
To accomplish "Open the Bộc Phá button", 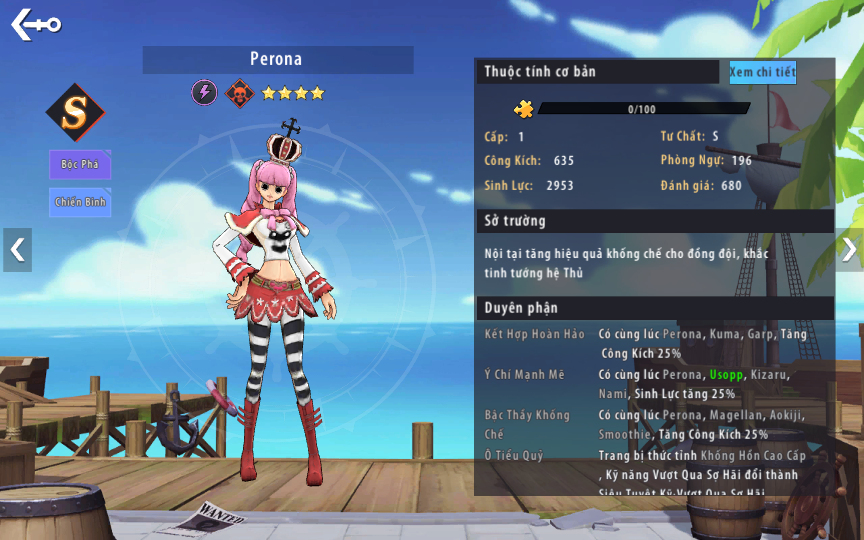I will click(80, 164).
